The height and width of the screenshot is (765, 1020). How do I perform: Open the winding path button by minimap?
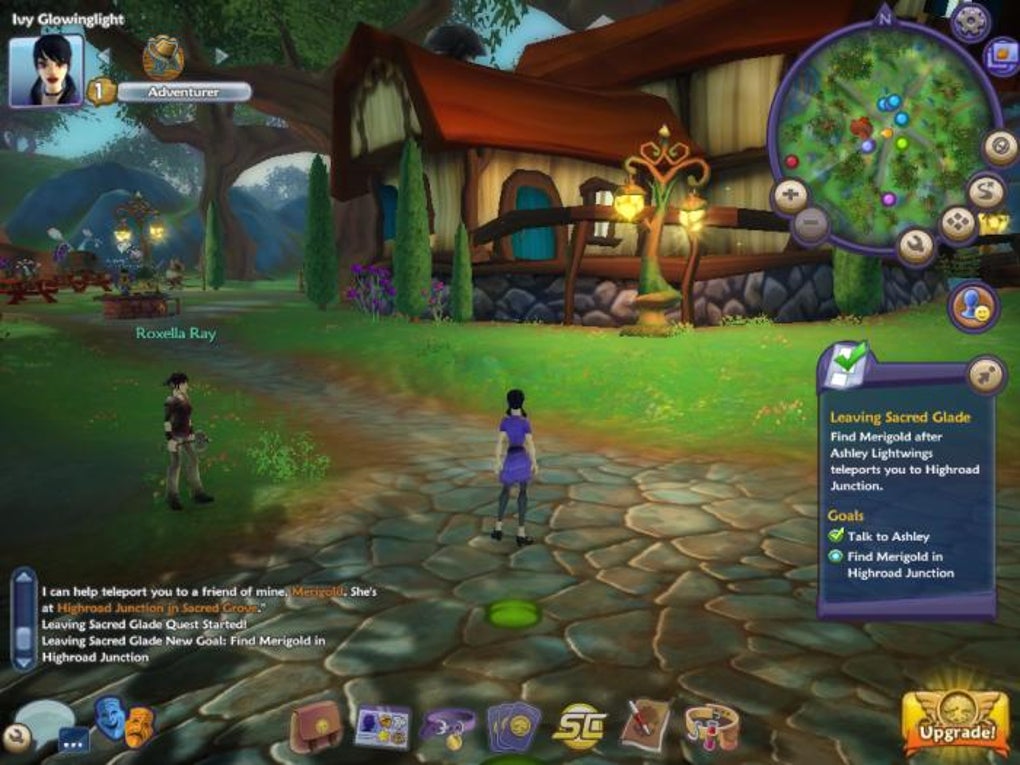[986, 190]
